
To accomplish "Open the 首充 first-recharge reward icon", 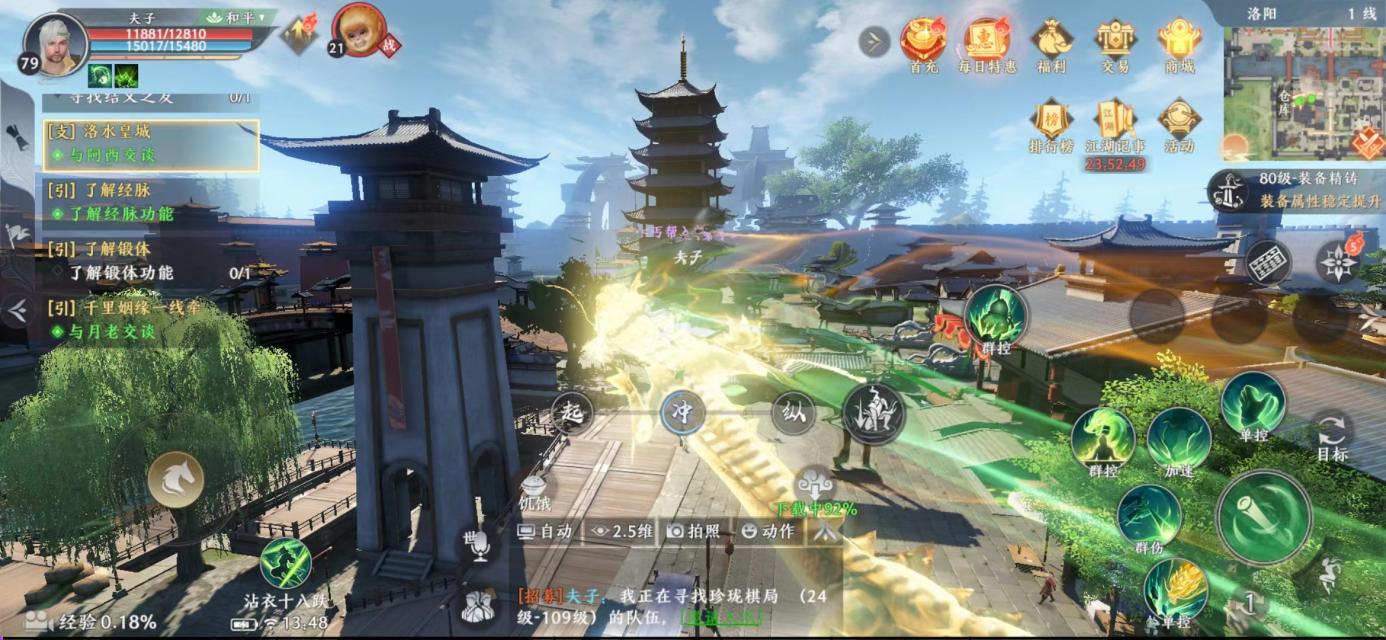I will [x=923, y=42].
